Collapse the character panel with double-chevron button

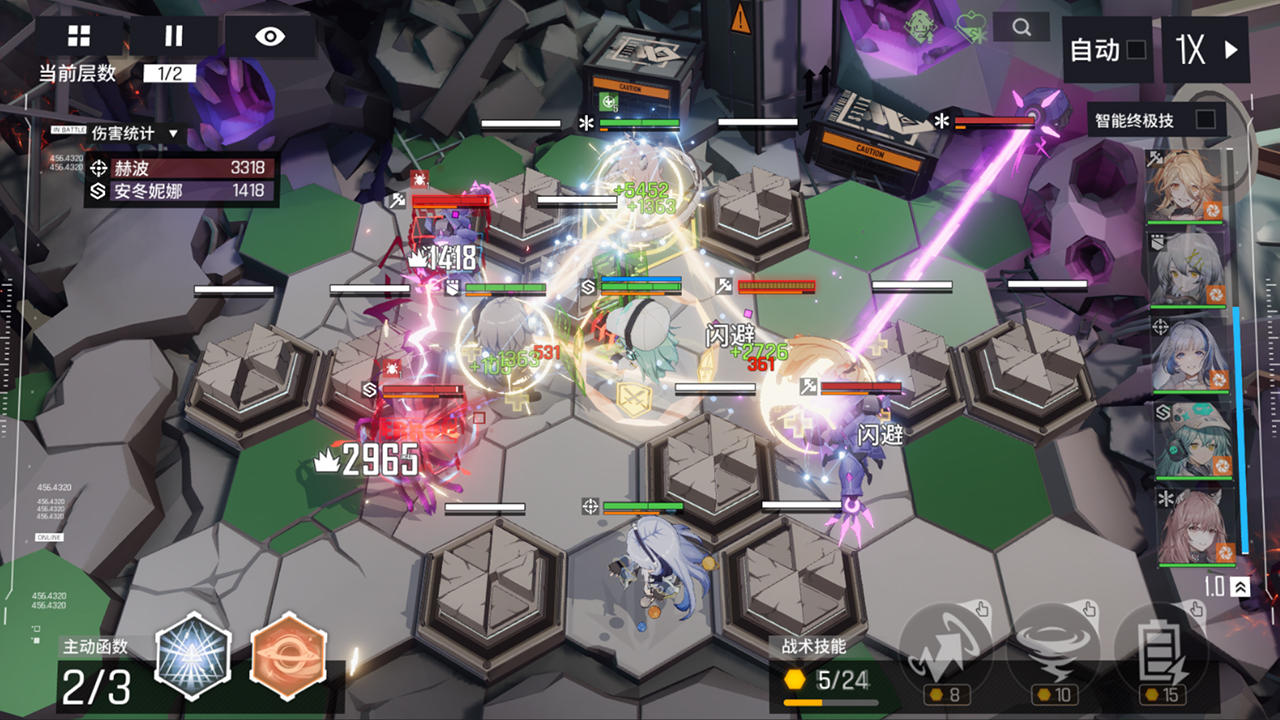click(x=1241, y=588)
